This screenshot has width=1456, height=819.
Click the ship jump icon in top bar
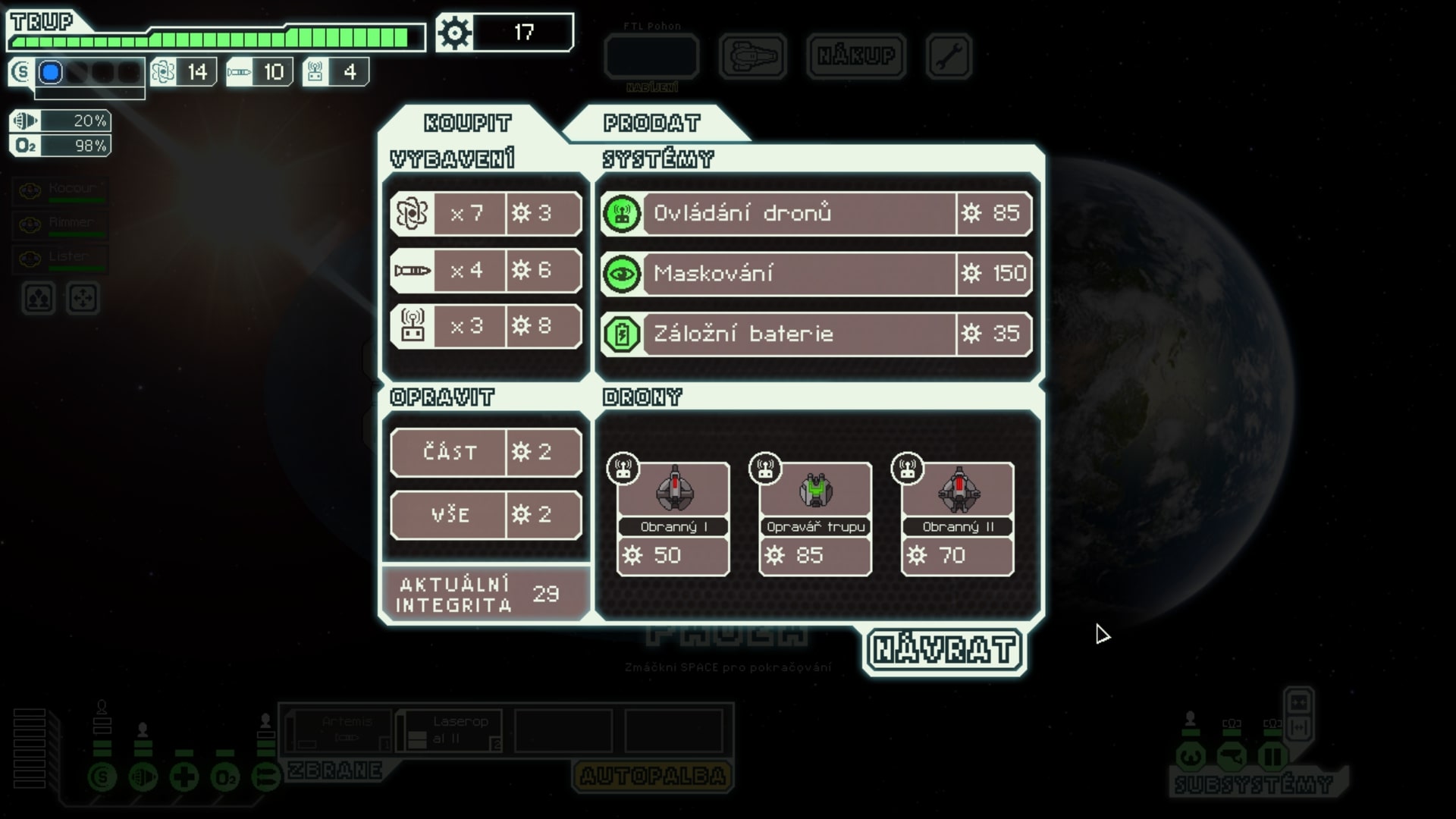(752, 57)
